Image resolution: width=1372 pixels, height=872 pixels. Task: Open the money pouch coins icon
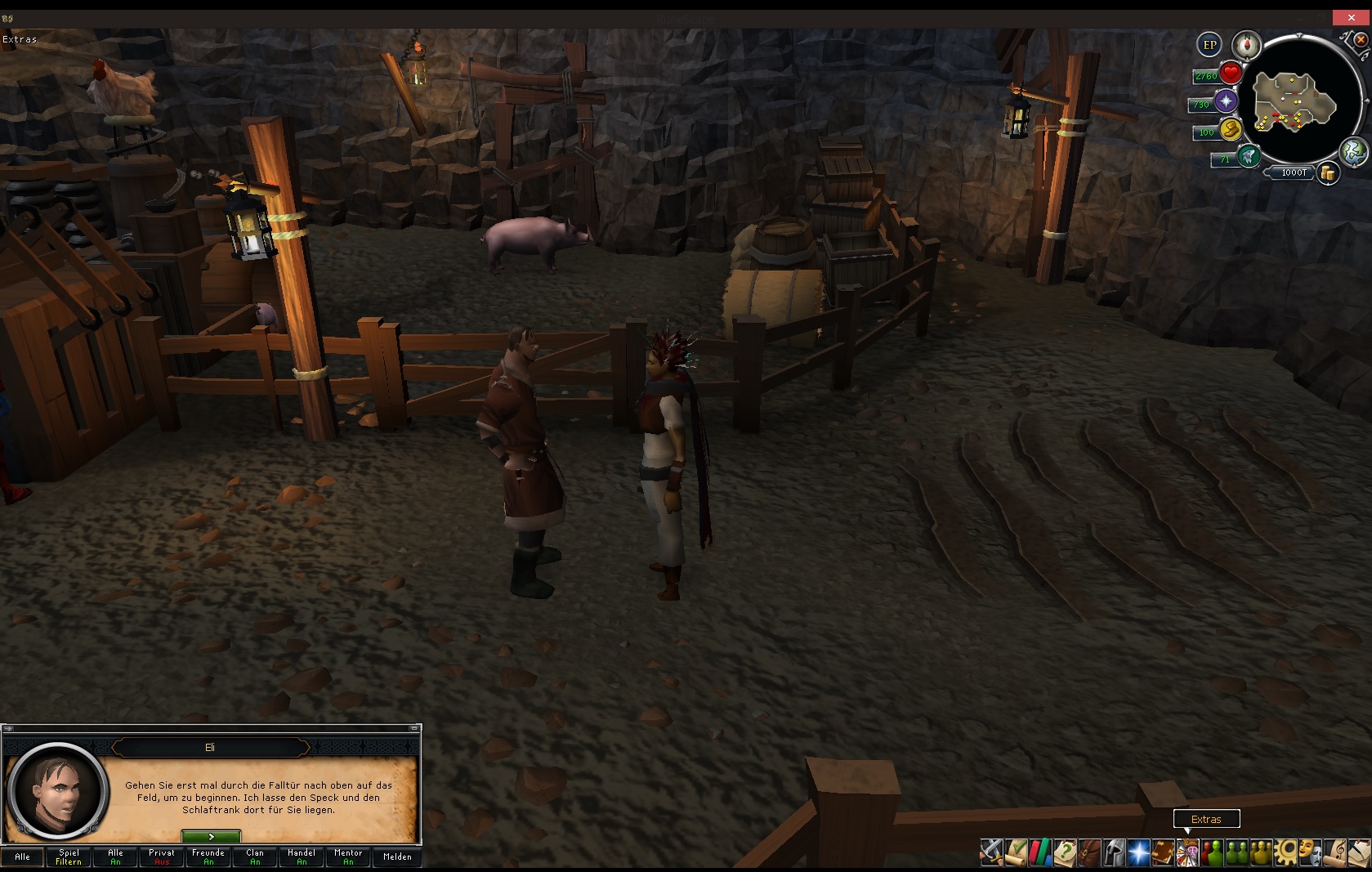pyautogui.click(x=1328, y=173)
